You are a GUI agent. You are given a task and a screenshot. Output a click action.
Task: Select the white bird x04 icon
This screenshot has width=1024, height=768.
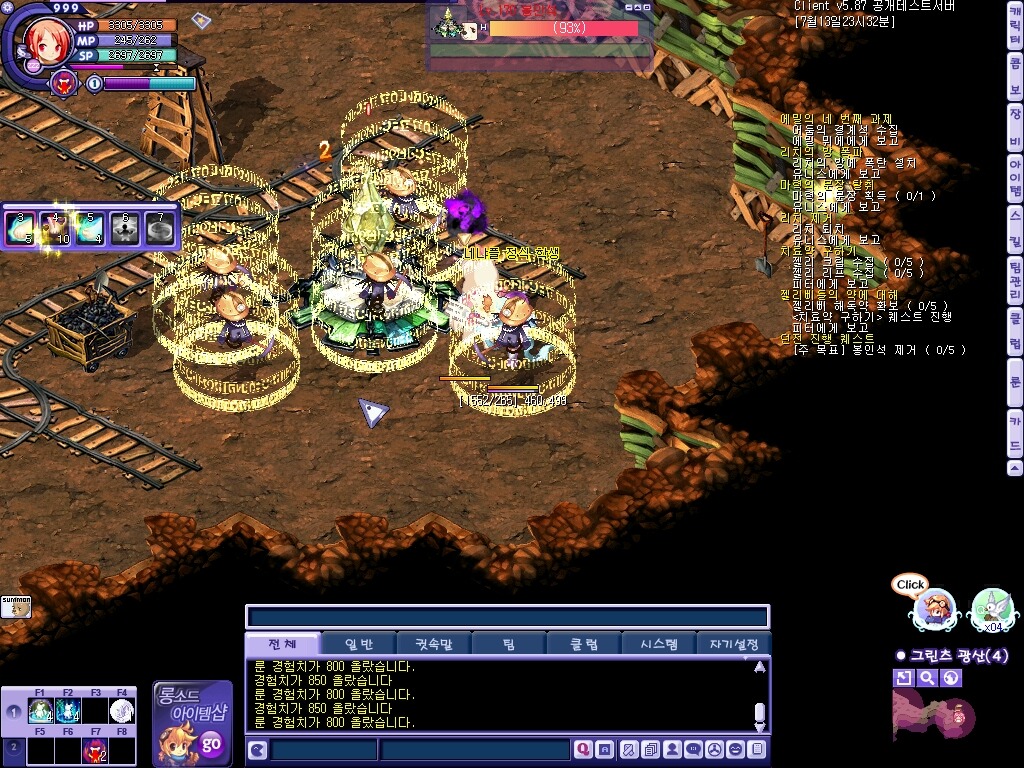click(x=991, y=607)
